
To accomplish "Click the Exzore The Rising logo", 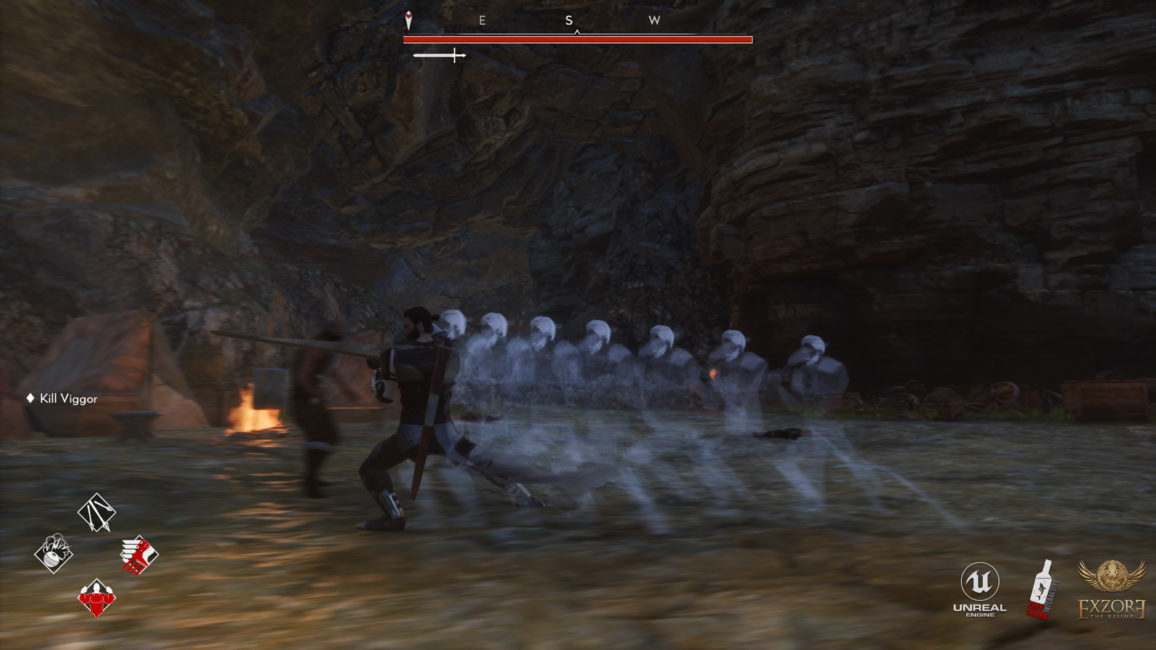I will [1111, 589].
